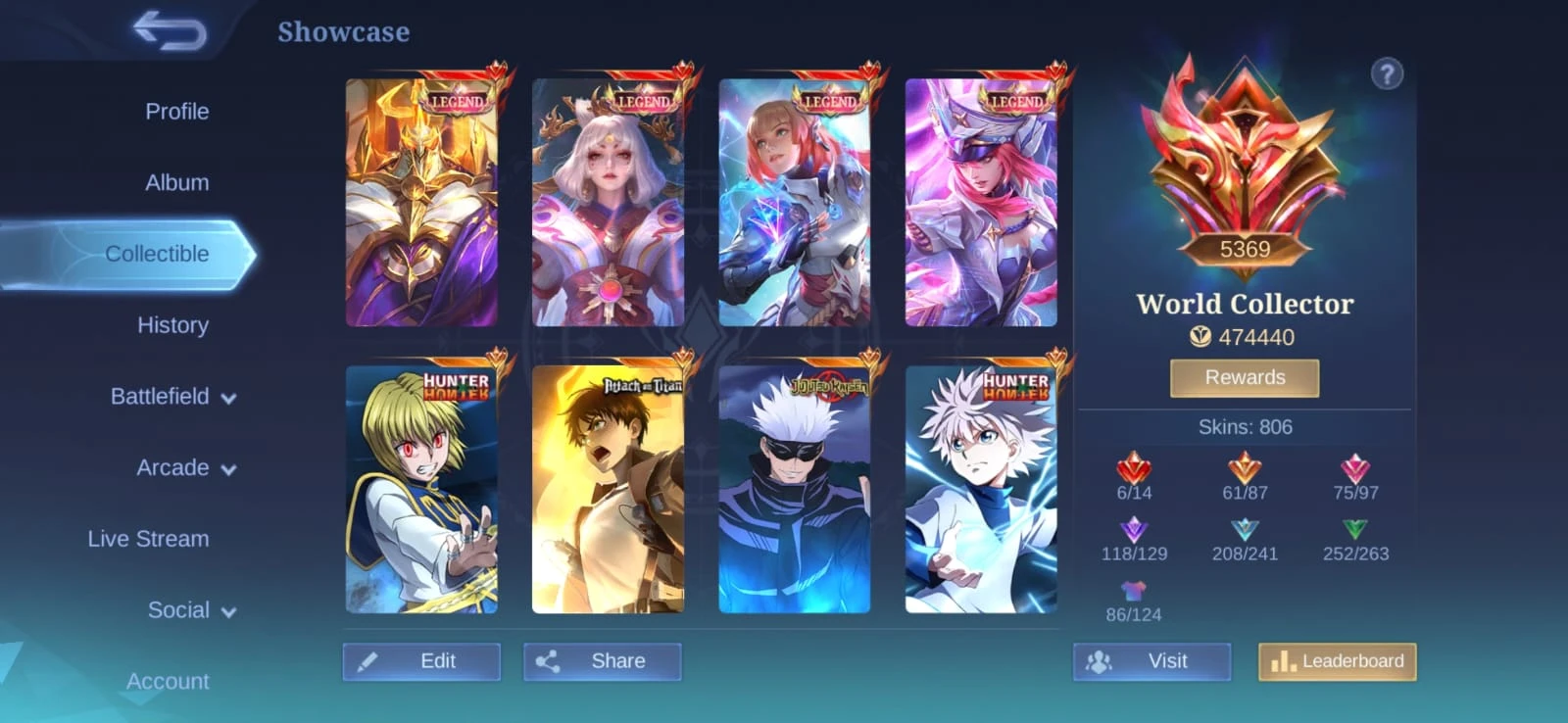
Task: Select the Collectible tab
Action: (x=157, y=254)
